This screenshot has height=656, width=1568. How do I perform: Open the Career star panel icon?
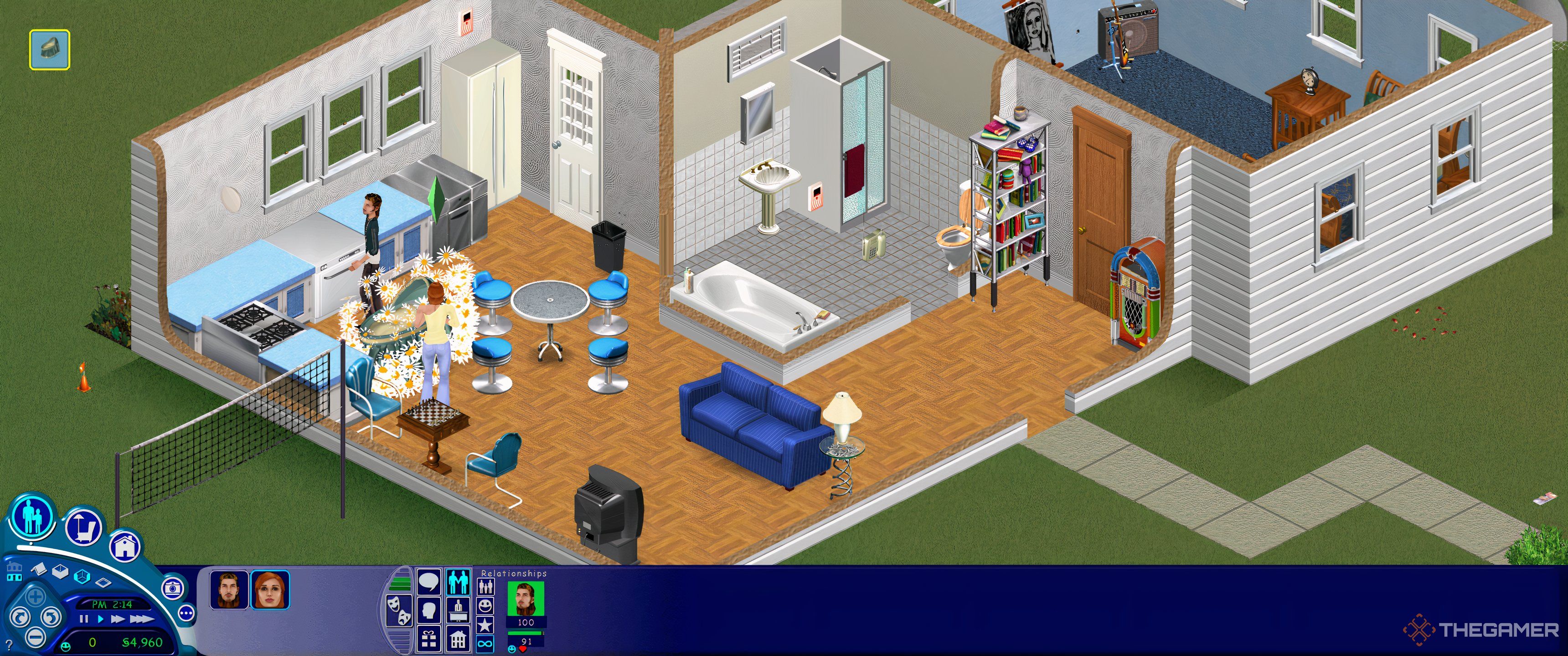487,625
